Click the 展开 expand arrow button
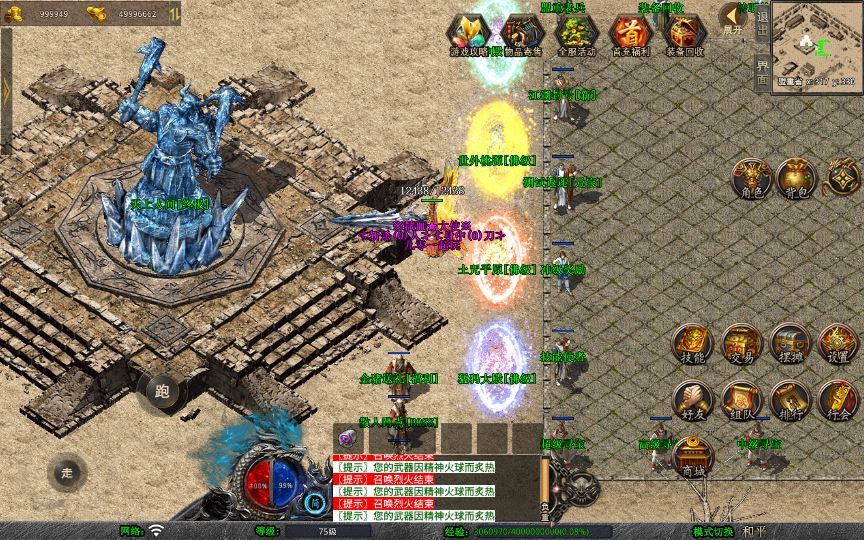The height and width of the screenshot is (540, 864). click(733, 19)
